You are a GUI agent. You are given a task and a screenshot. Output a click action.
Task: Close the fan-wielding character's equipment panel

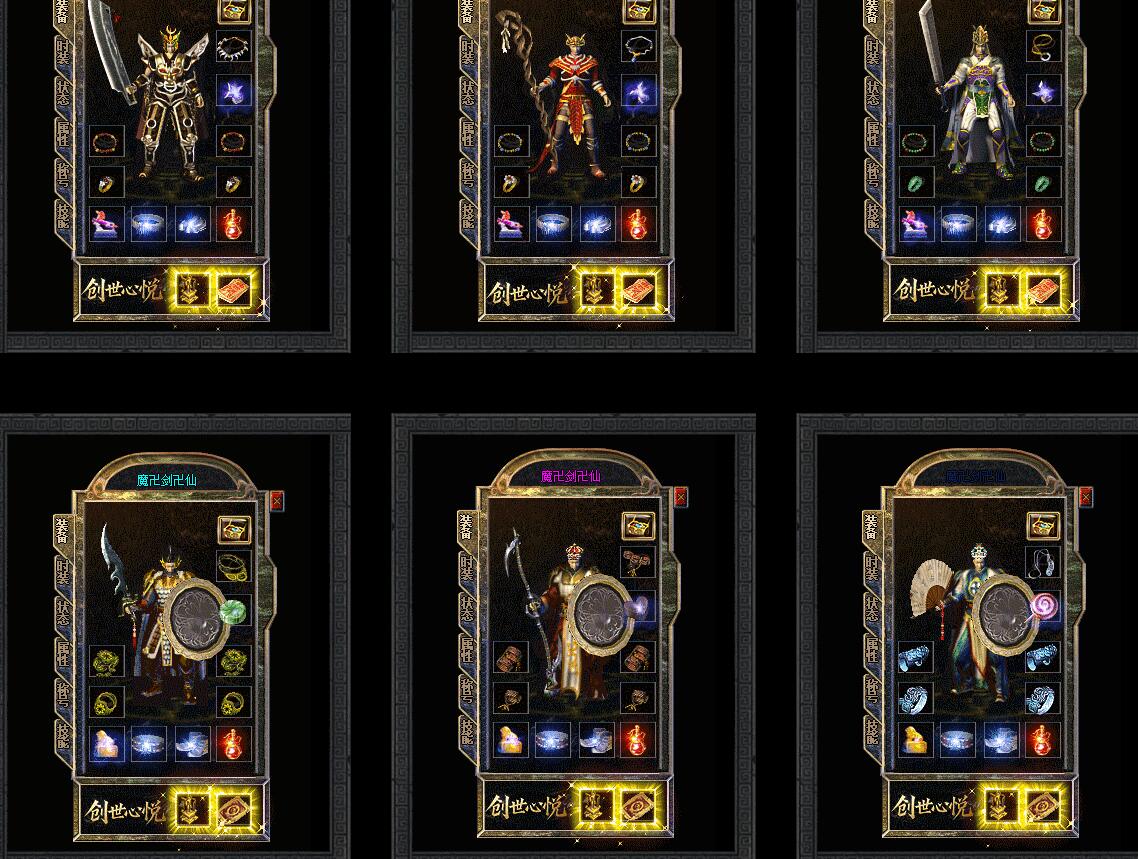coord(1085,497)
